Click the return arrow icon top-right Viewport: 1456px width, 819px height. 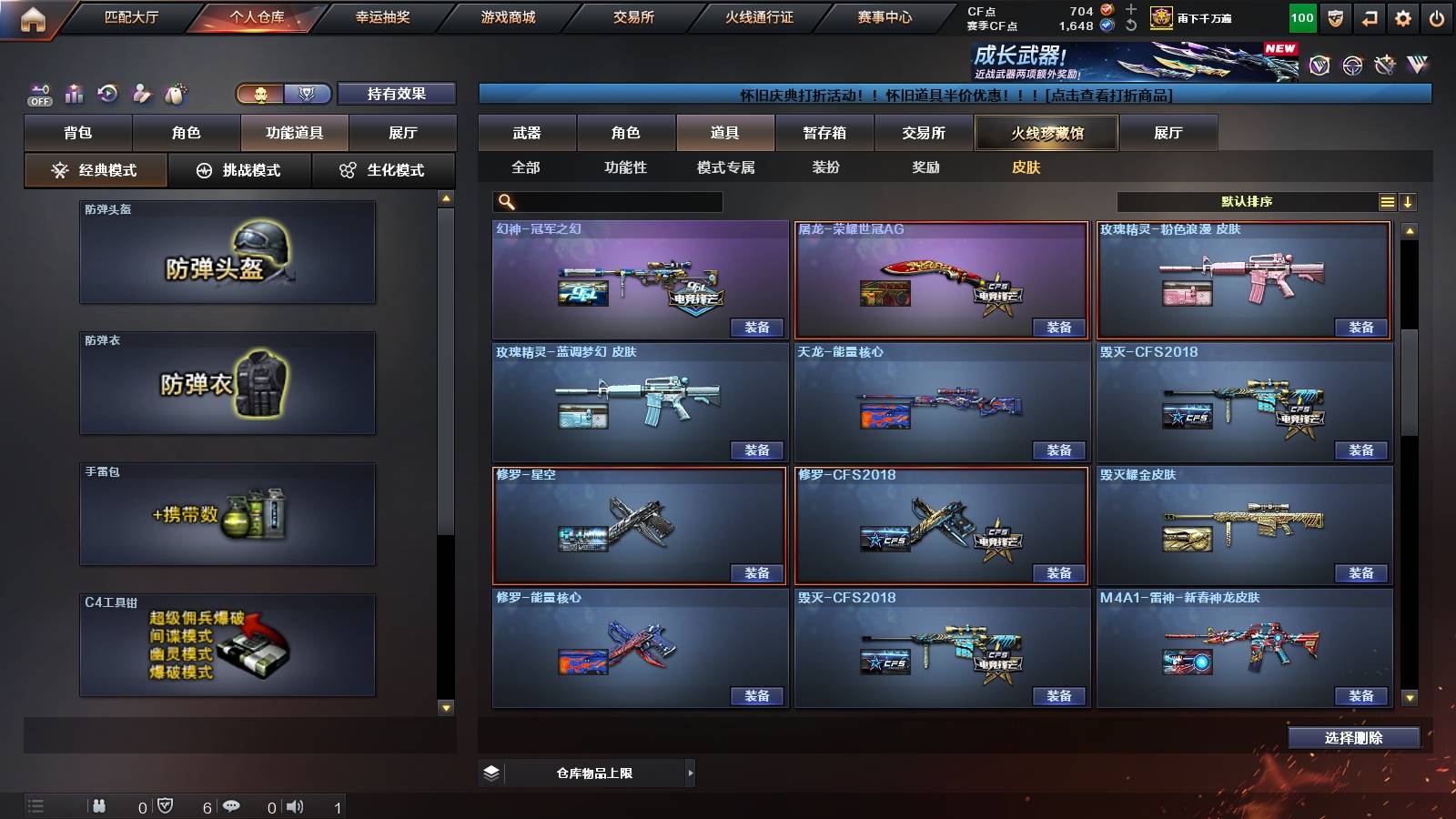[1367, 16]
